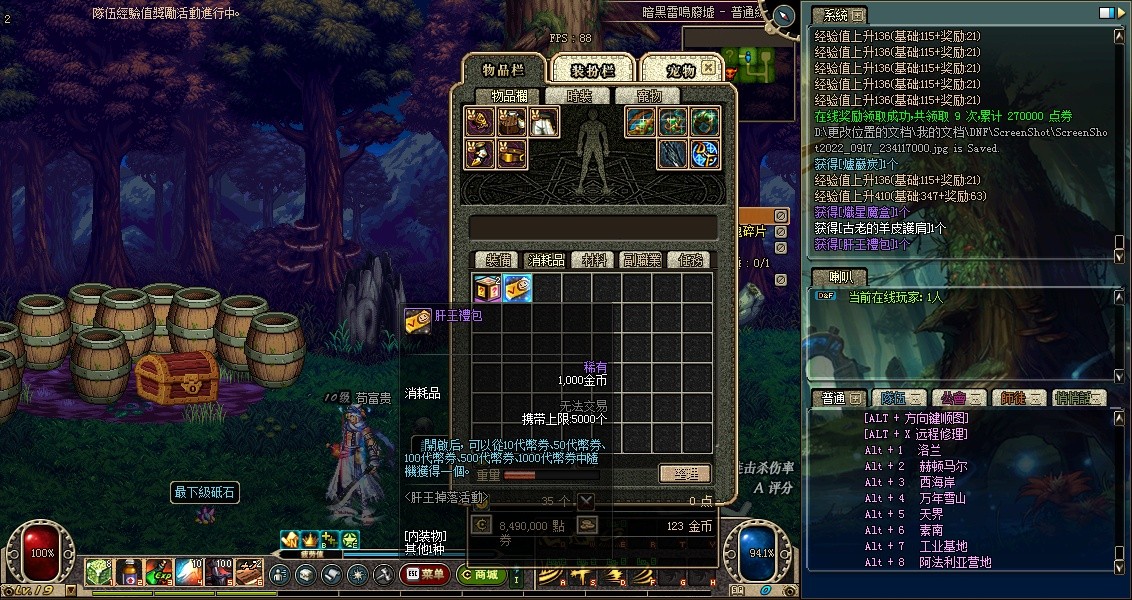The image size is (1132, 600).
Task: View the 任務 items tab
Action: (x=690, y=260)
